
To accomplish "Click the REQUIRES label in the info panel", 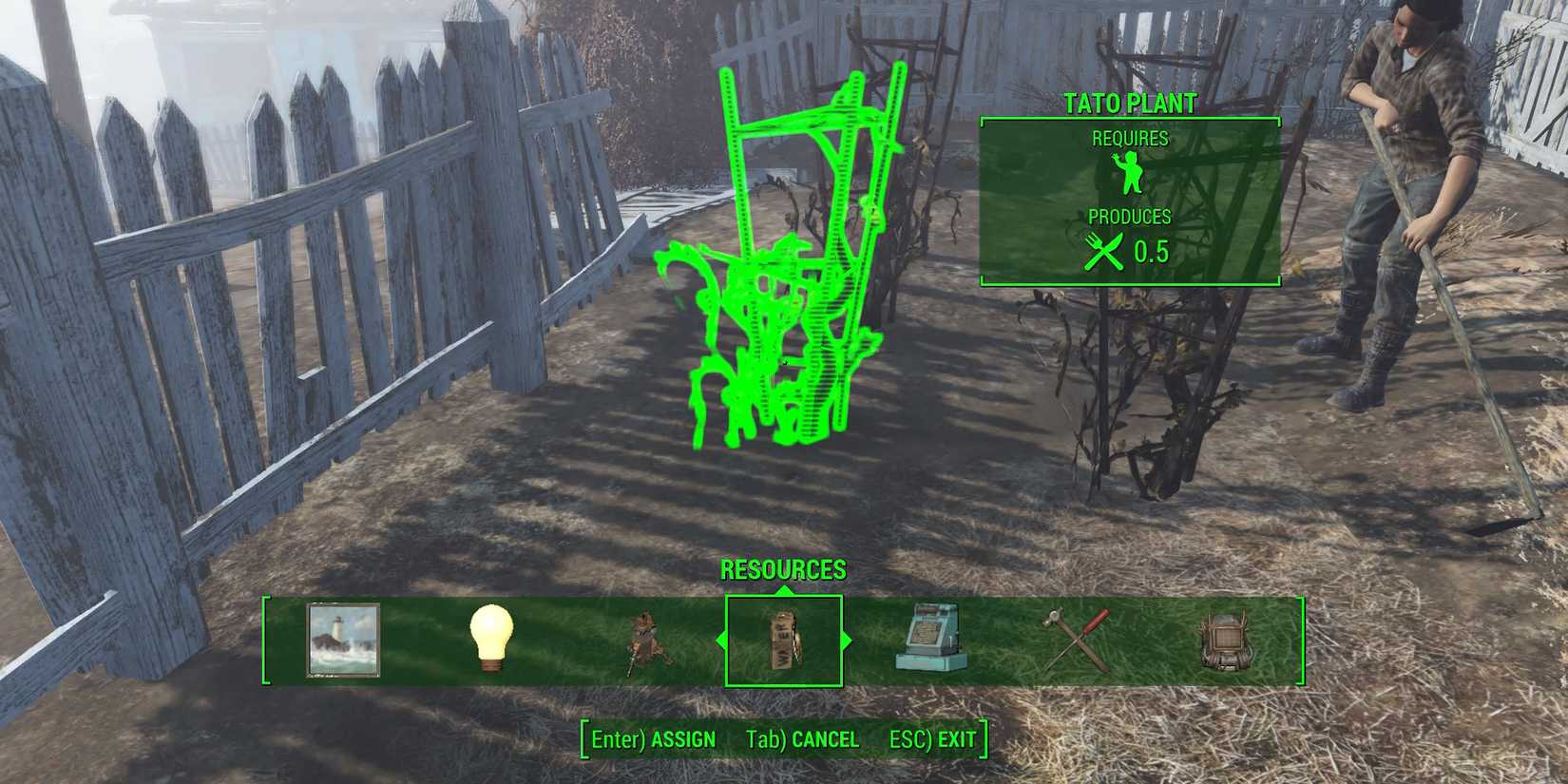I will tap(1131, 139).
